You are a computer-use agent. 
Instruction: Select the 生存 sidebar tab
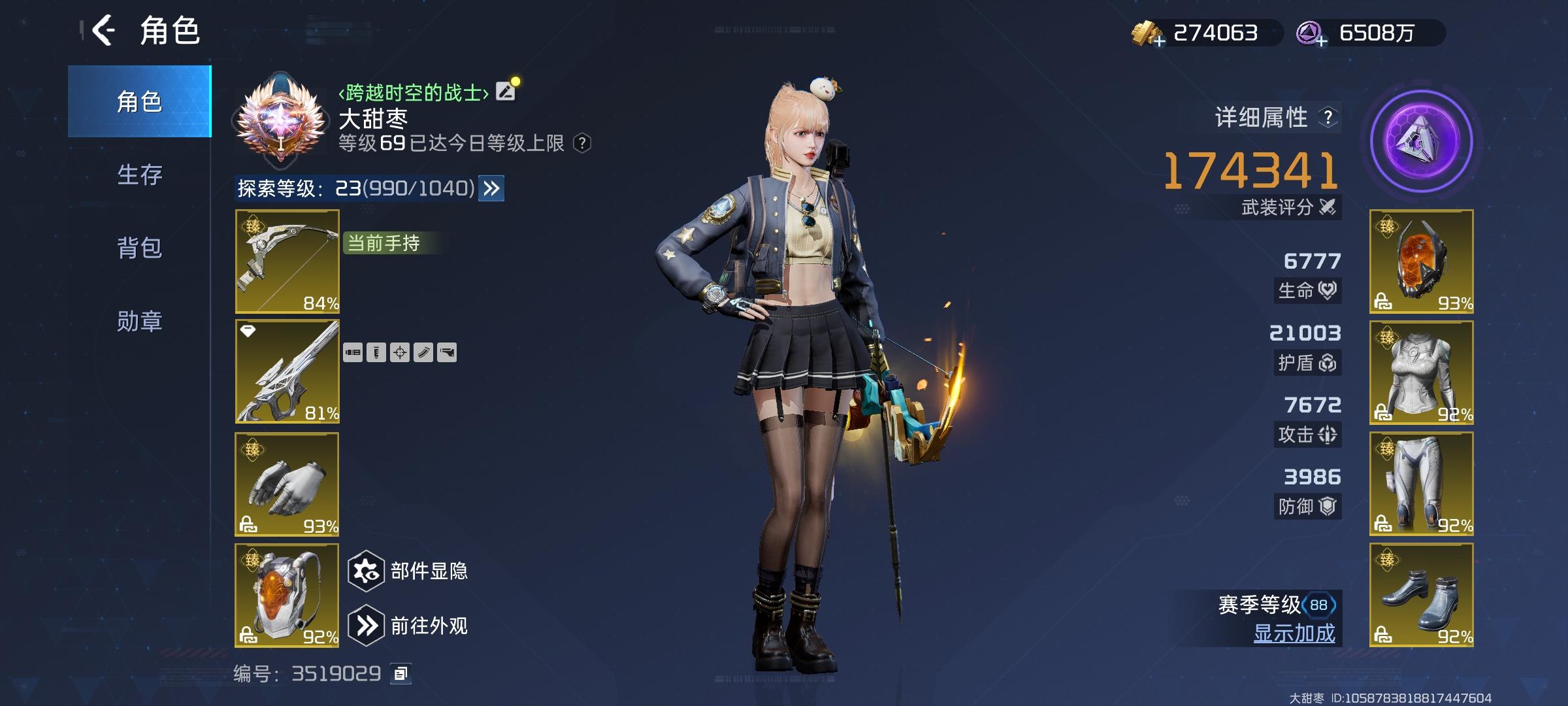click(139, 175)
